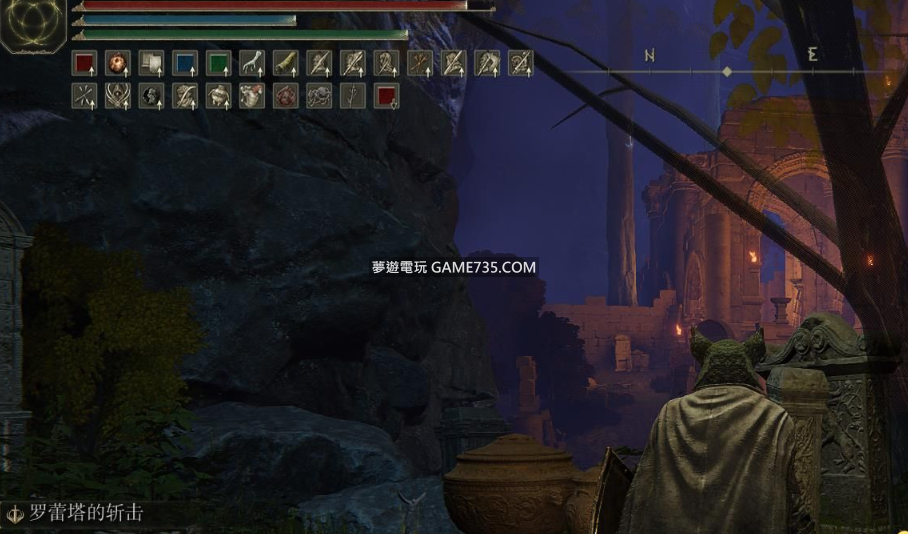908x534 pixels.
Task: Click the dark round orb status icon
Action: 152,96
